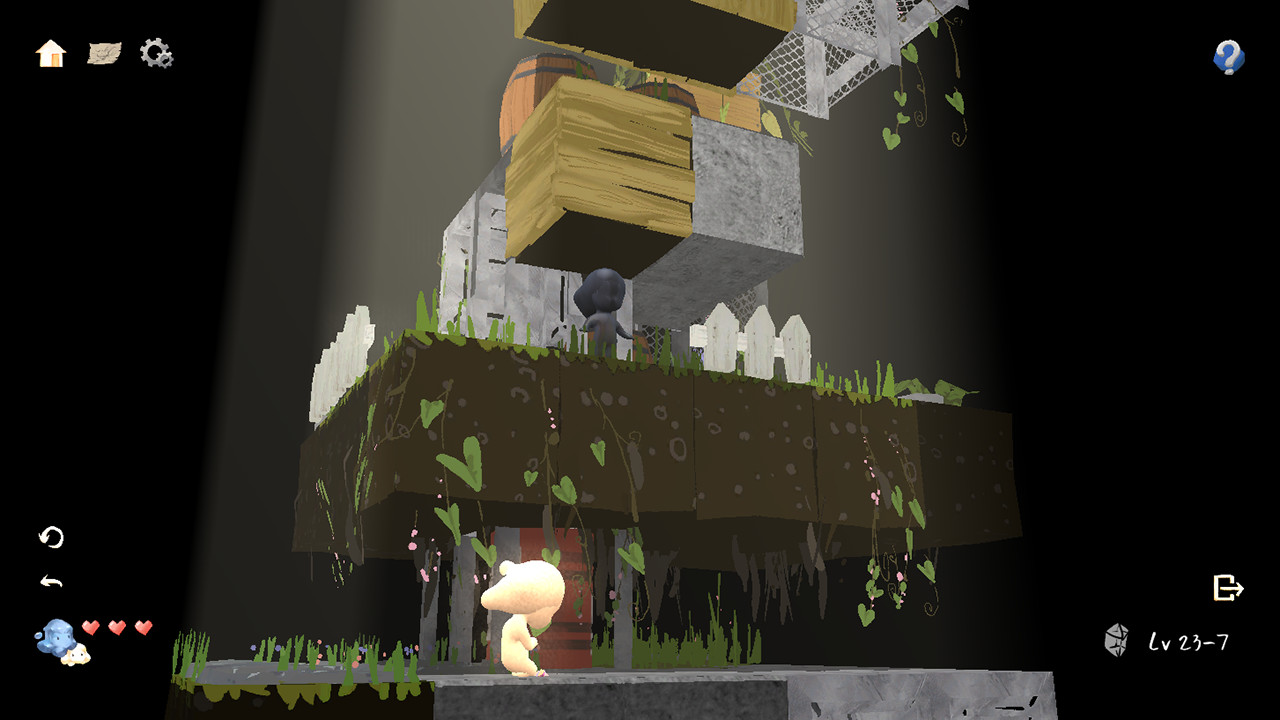Undo your last move with the arrow

[51, 578]
